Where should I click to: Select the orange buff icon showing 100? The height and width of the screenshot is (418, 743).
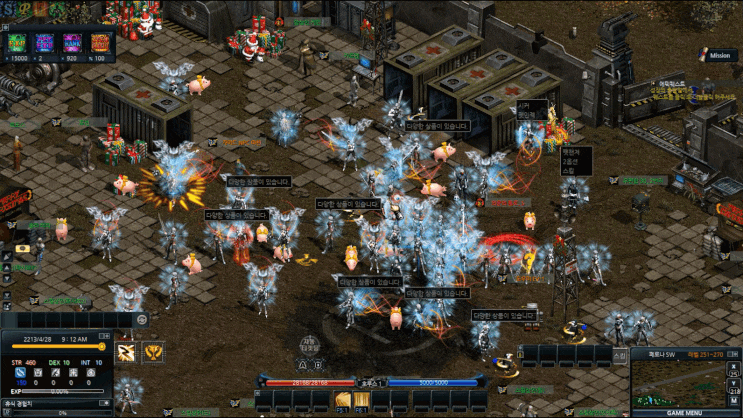(x=100, y=43)
